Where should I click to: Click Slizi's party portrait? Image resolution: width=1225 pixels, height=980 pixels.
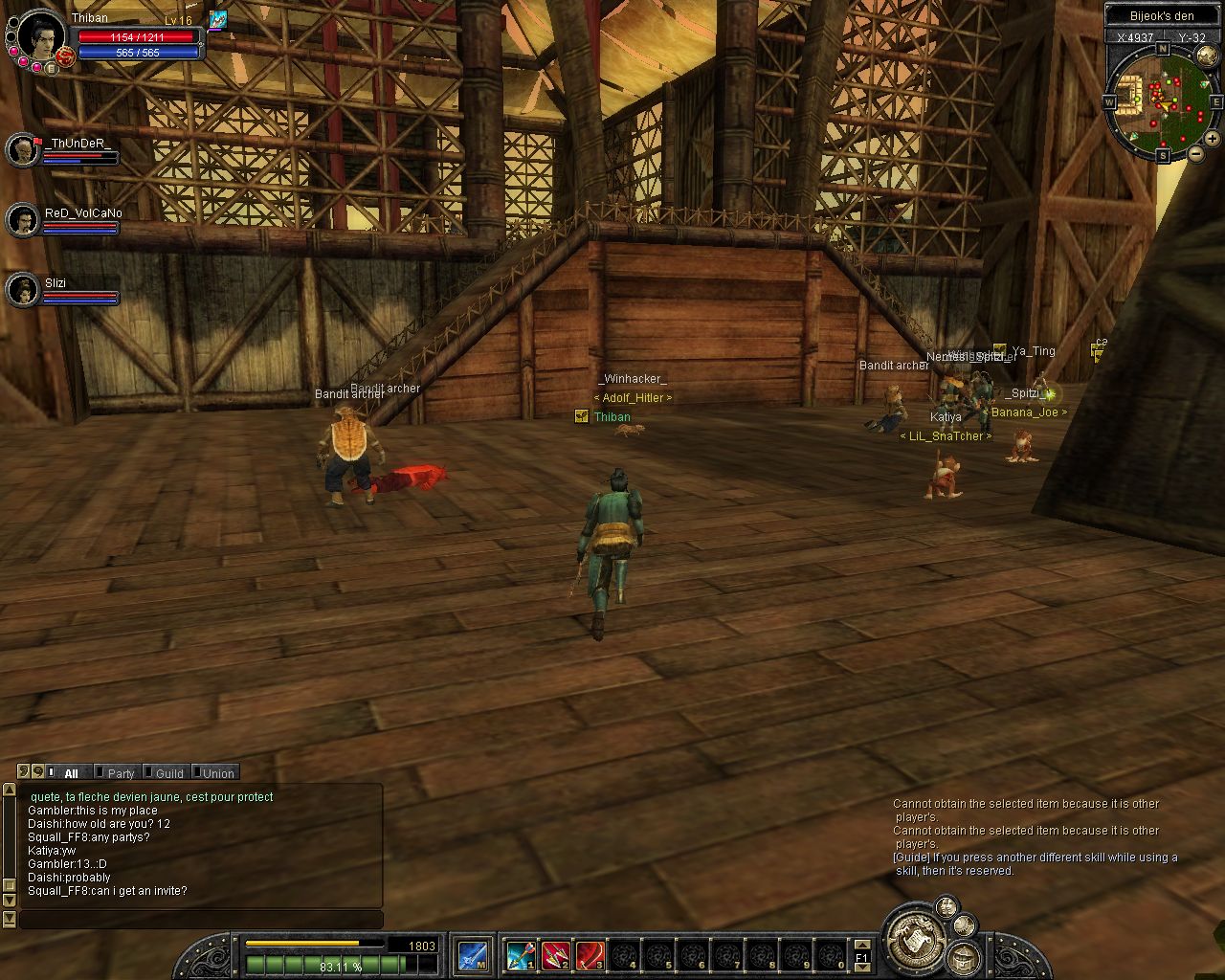(x=22, y=290)
